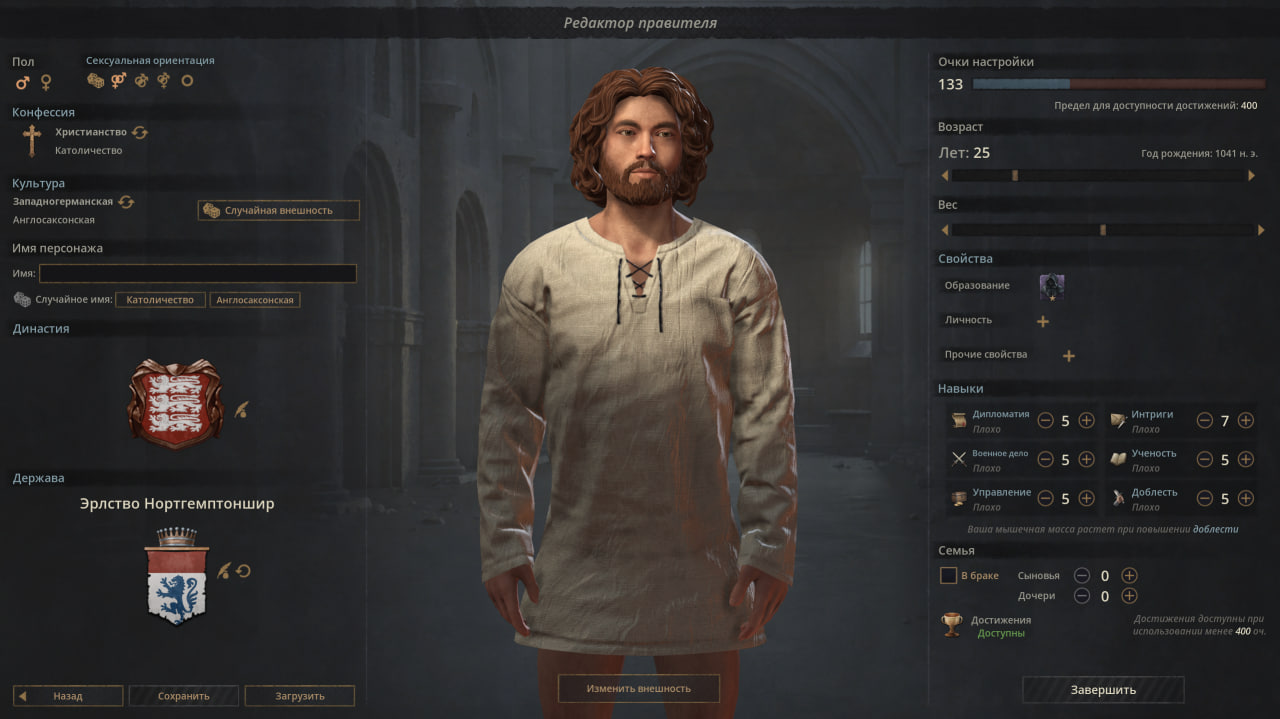Select the female gender symbol

click(x=46, y=82)
